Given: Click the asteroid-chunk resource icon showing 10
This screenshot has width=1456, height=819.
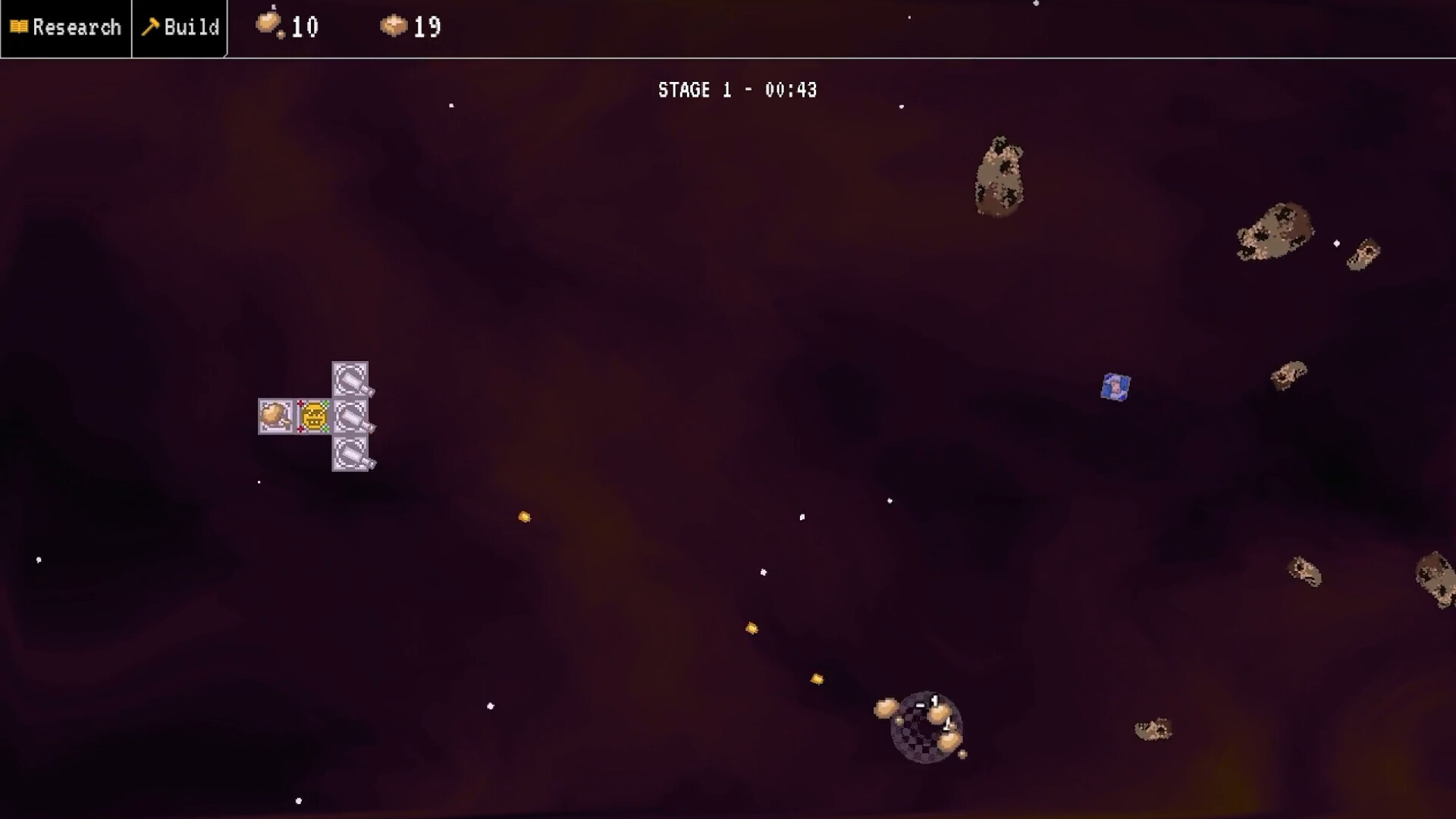Looking at the screenshot, I should tap(269, 25).
